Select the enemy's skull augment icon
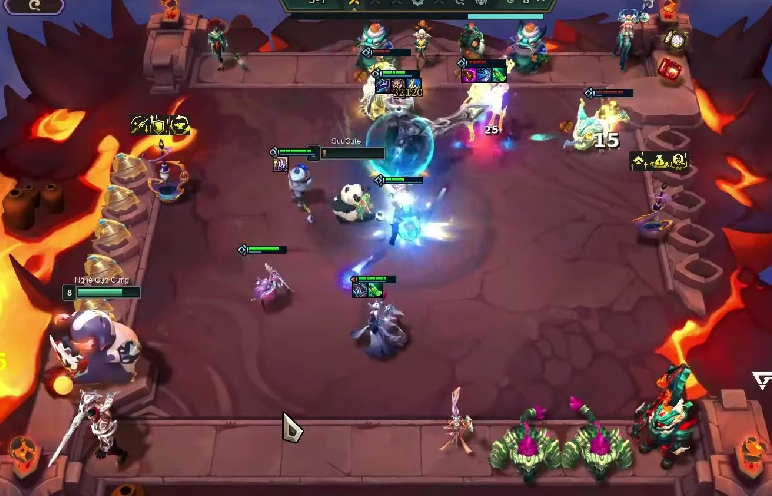Image resolution: width=772 pixels, height=496 pixels. coord(679,160)
